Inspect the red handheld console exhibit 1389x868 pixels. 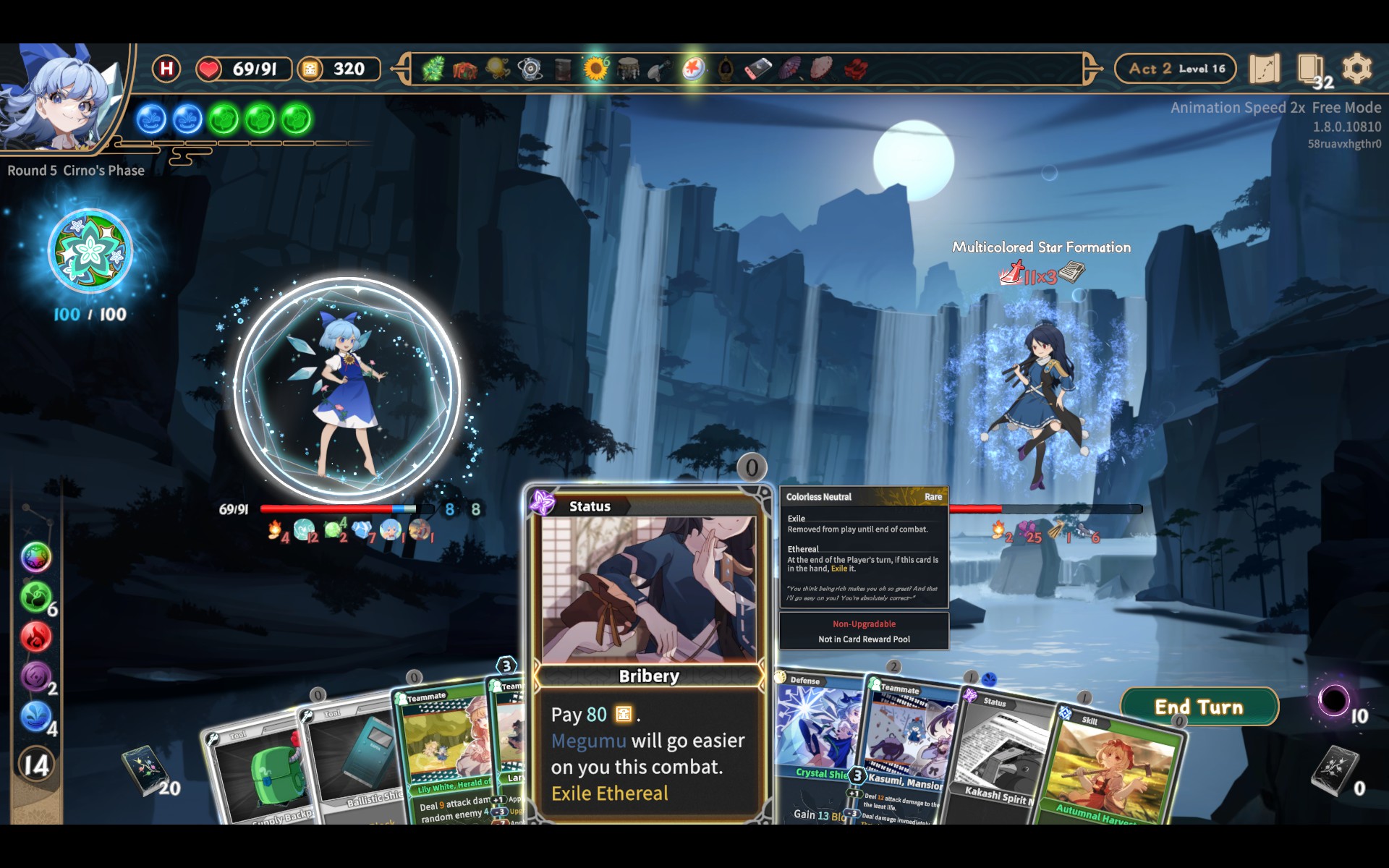point(757,69)
